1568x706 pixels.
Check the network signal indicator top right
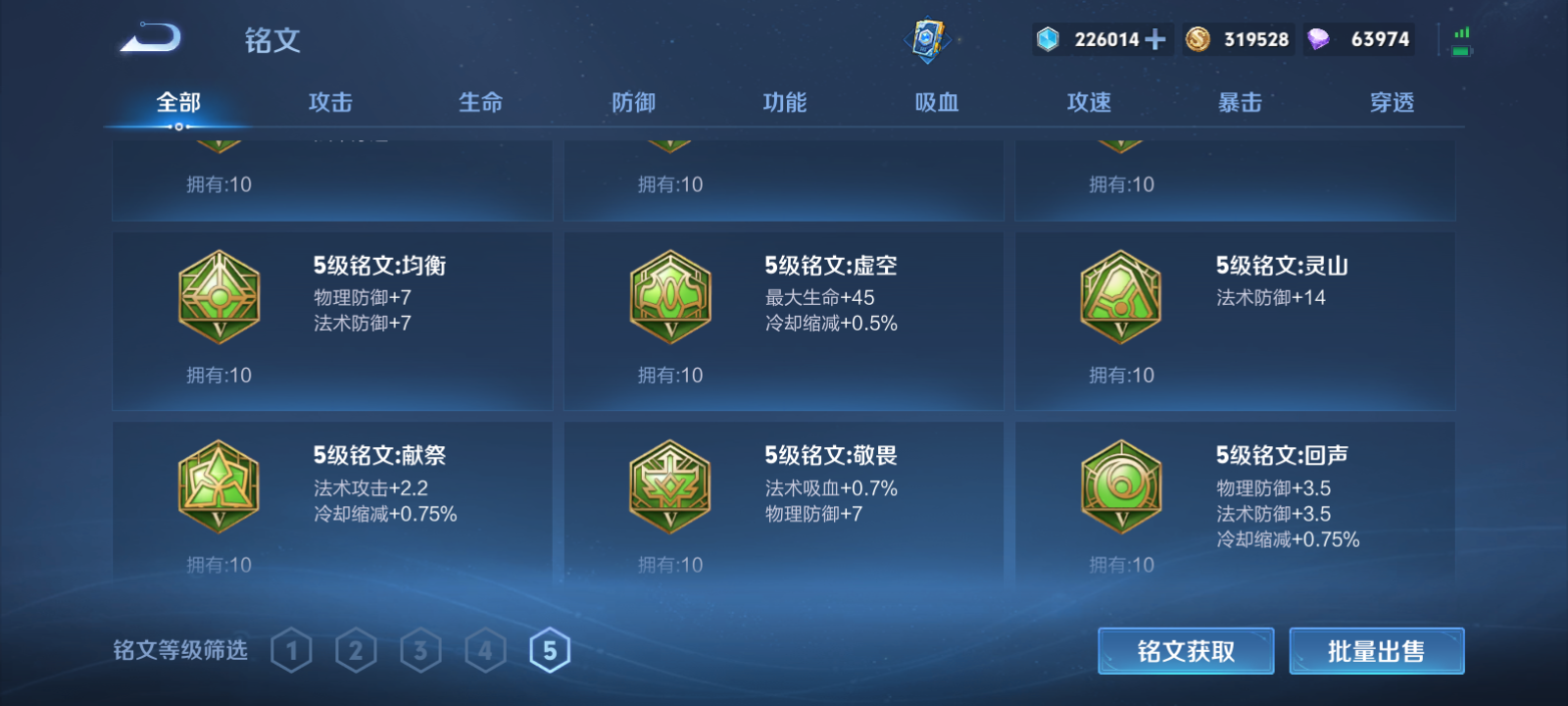tap(1462, 37)
